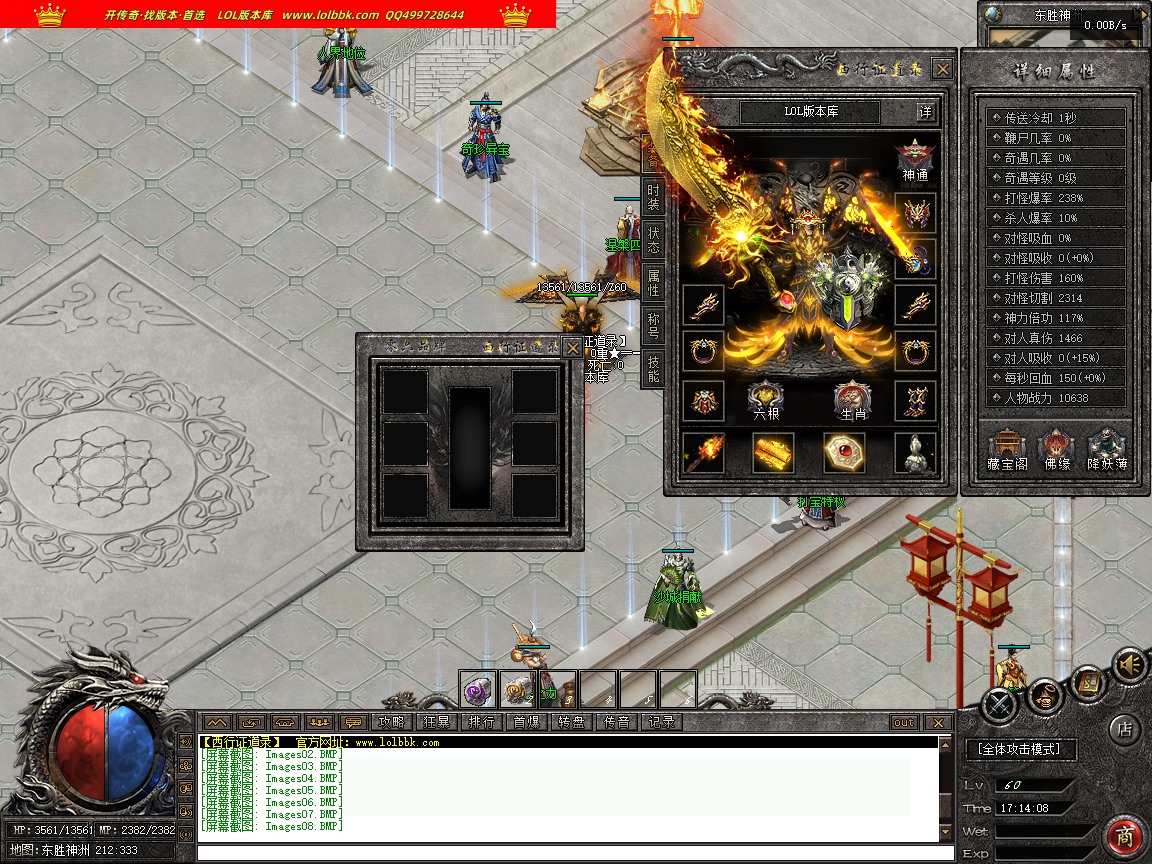Toggle the 详 details button
Screen dimensions: 1152x864
926,111
